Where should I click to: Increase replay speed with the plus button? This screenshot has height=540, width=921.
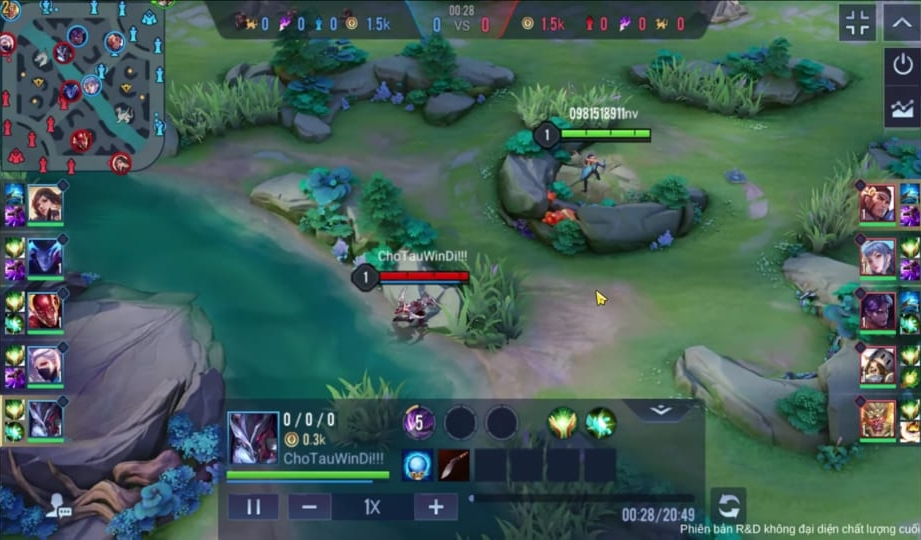[436, 507]
